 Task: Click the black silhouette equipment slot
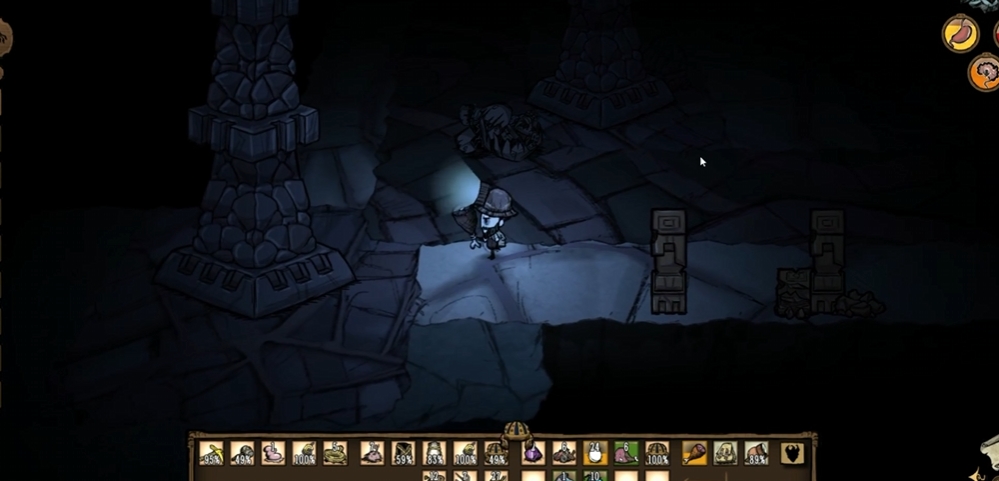(793, 453)
